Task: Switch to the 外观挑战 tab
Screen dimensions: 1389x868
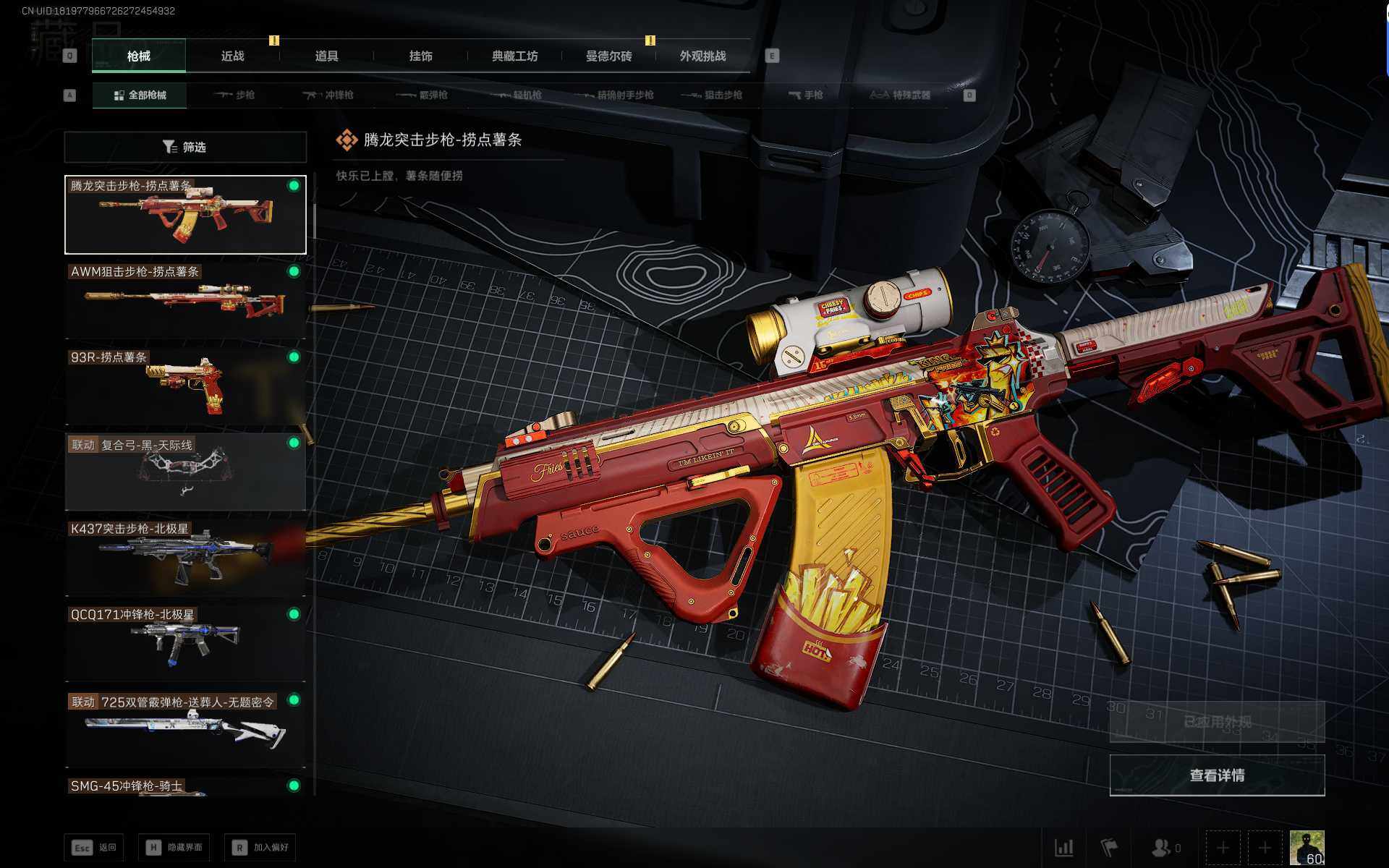Action: 702,56
